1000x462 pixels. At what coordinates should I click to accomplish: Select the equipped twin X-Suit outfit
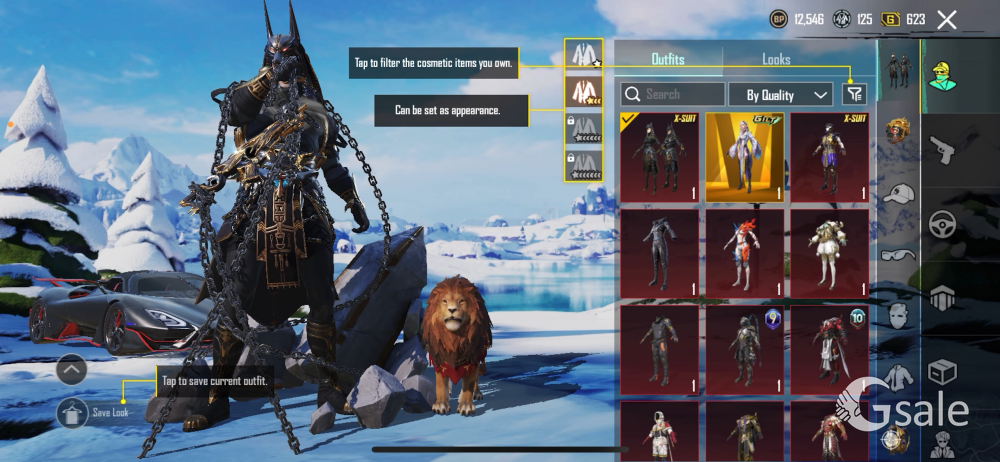(658, 157)
